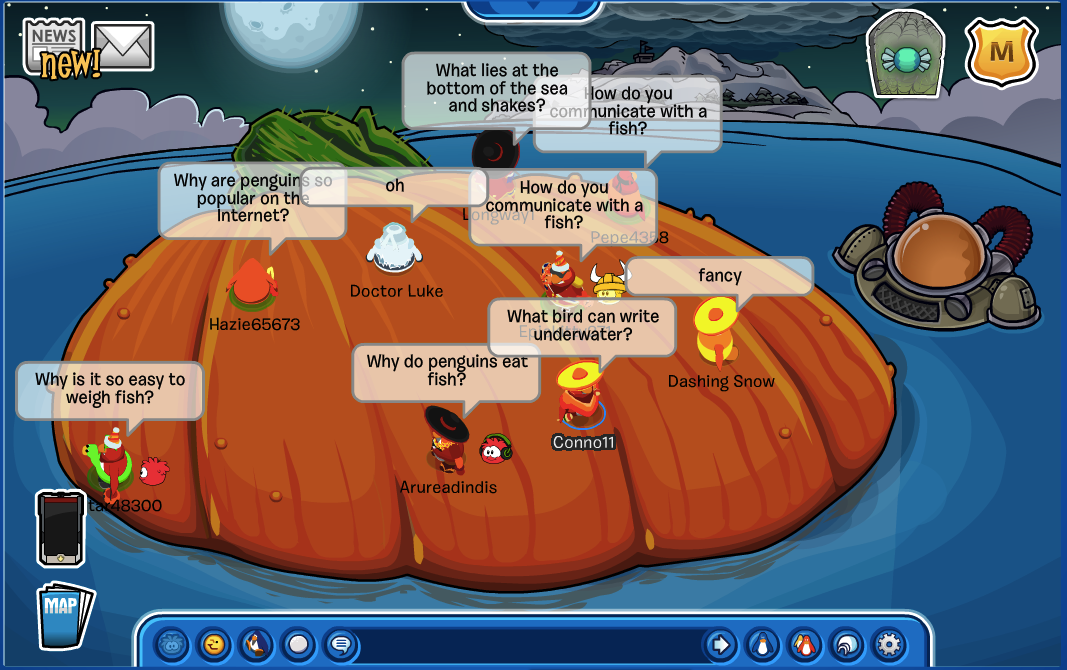This screenshot has width=1067, height=670.
Task: Click the puffle button in the toolbar
Action: [172, 644]
